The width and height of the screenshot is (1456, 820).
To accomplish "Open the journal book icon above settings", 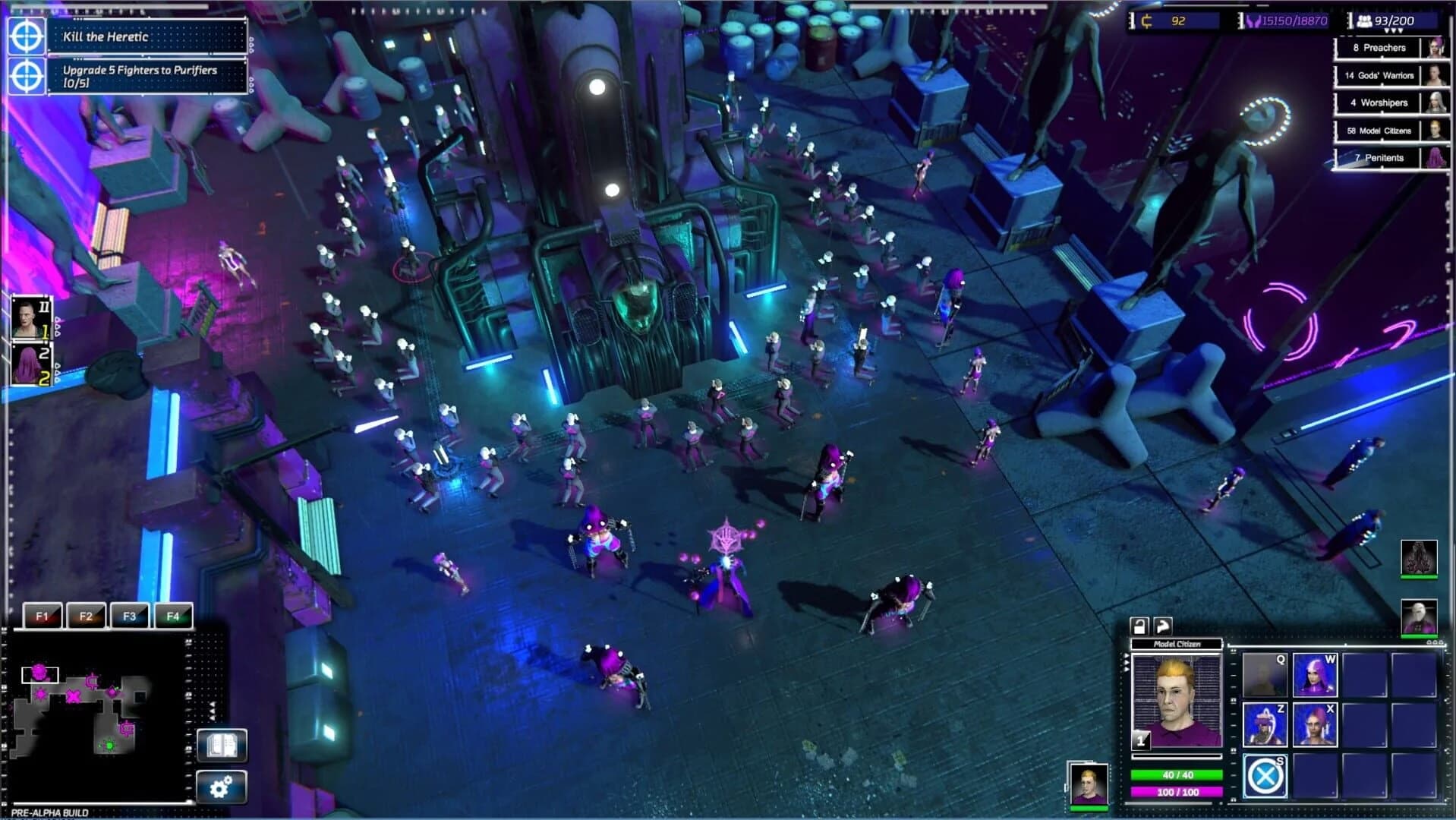I will (x=222, y=746).
